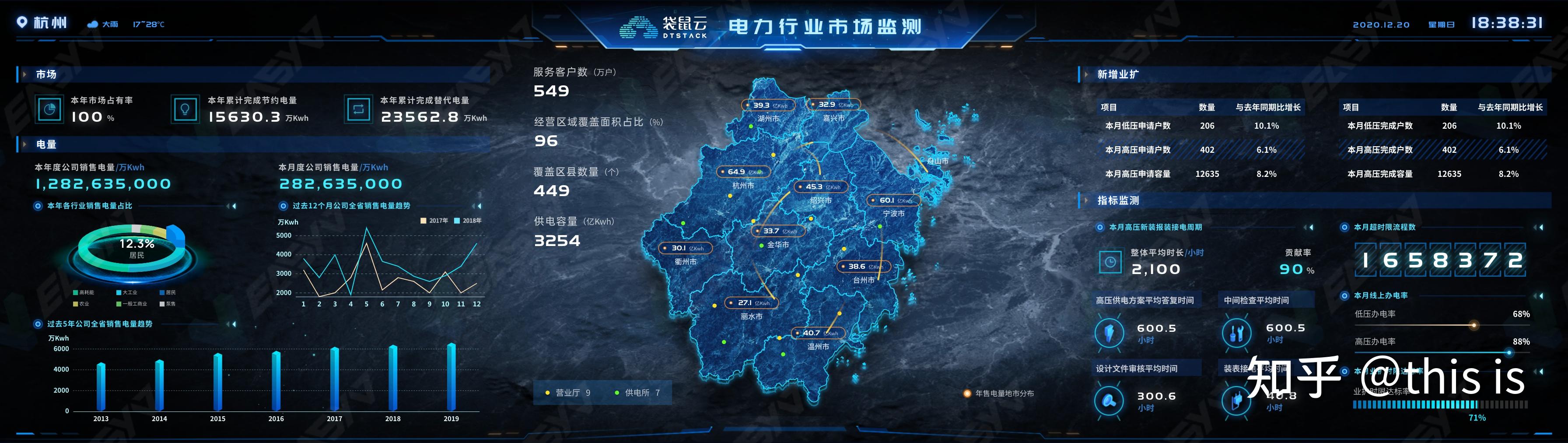The height and width of the screenshot is (443, 1568).
Task: Click the rainy weather icon showing 大雨
Action: pyautogui.click(x=92, y=25)
